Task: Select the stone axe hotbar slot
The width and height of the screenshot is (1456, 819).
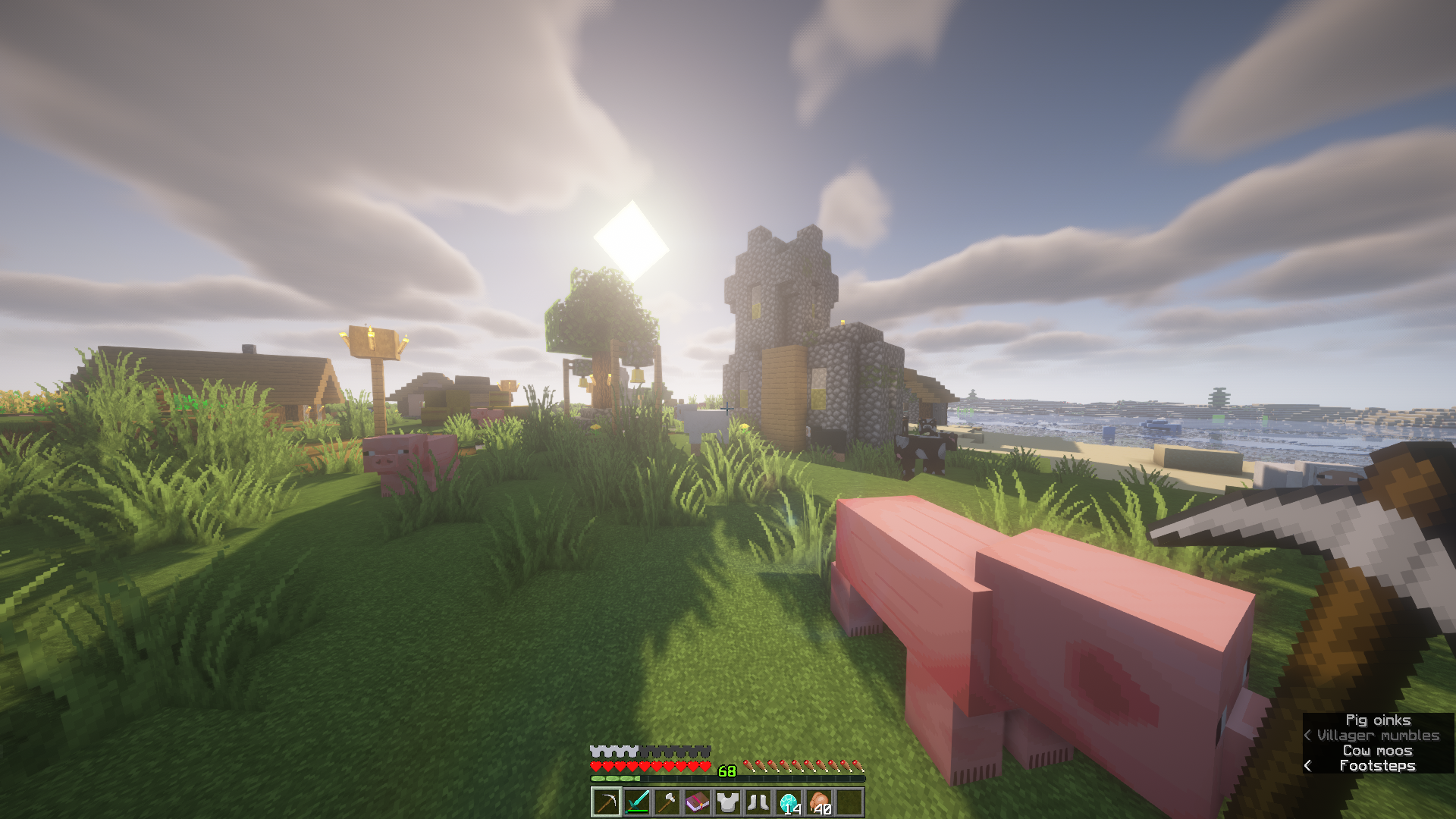Action: point(667,802)
